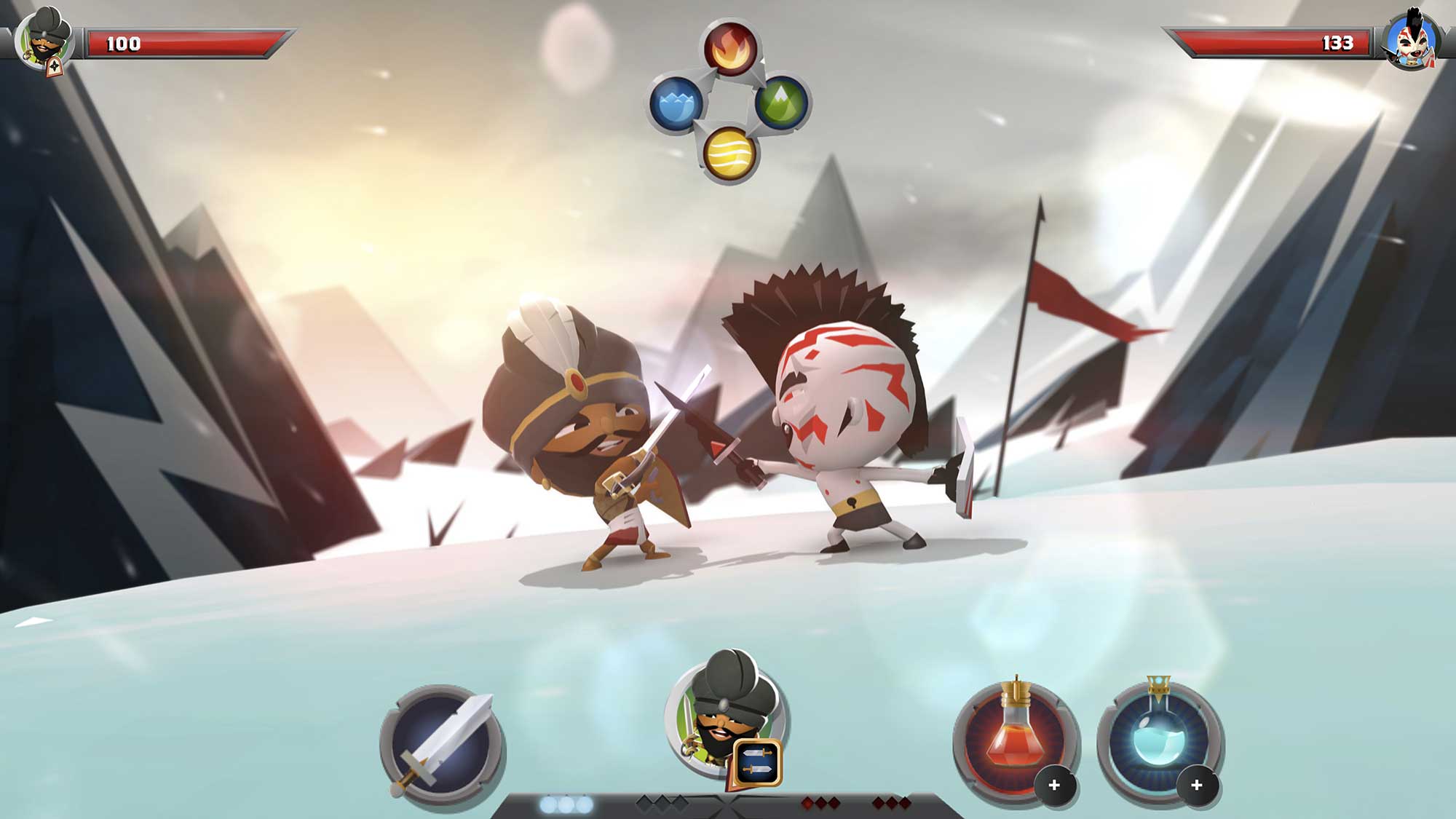Image resolution: width=1456 pixels, height=819 pixels.
Task: Use the blue mana potion
Action: 1158,737
